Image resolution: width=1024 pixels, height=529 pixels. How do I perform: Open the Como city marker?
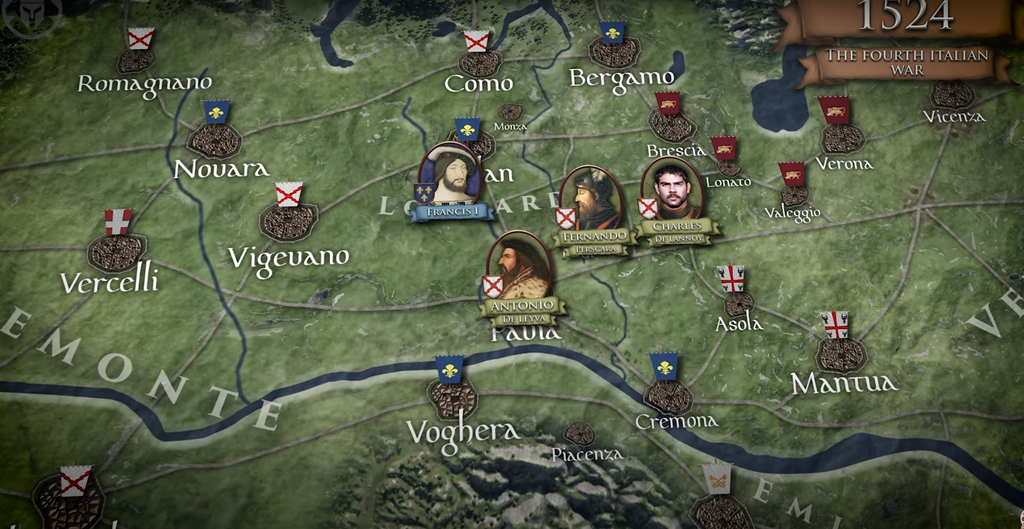pos(480,63)
